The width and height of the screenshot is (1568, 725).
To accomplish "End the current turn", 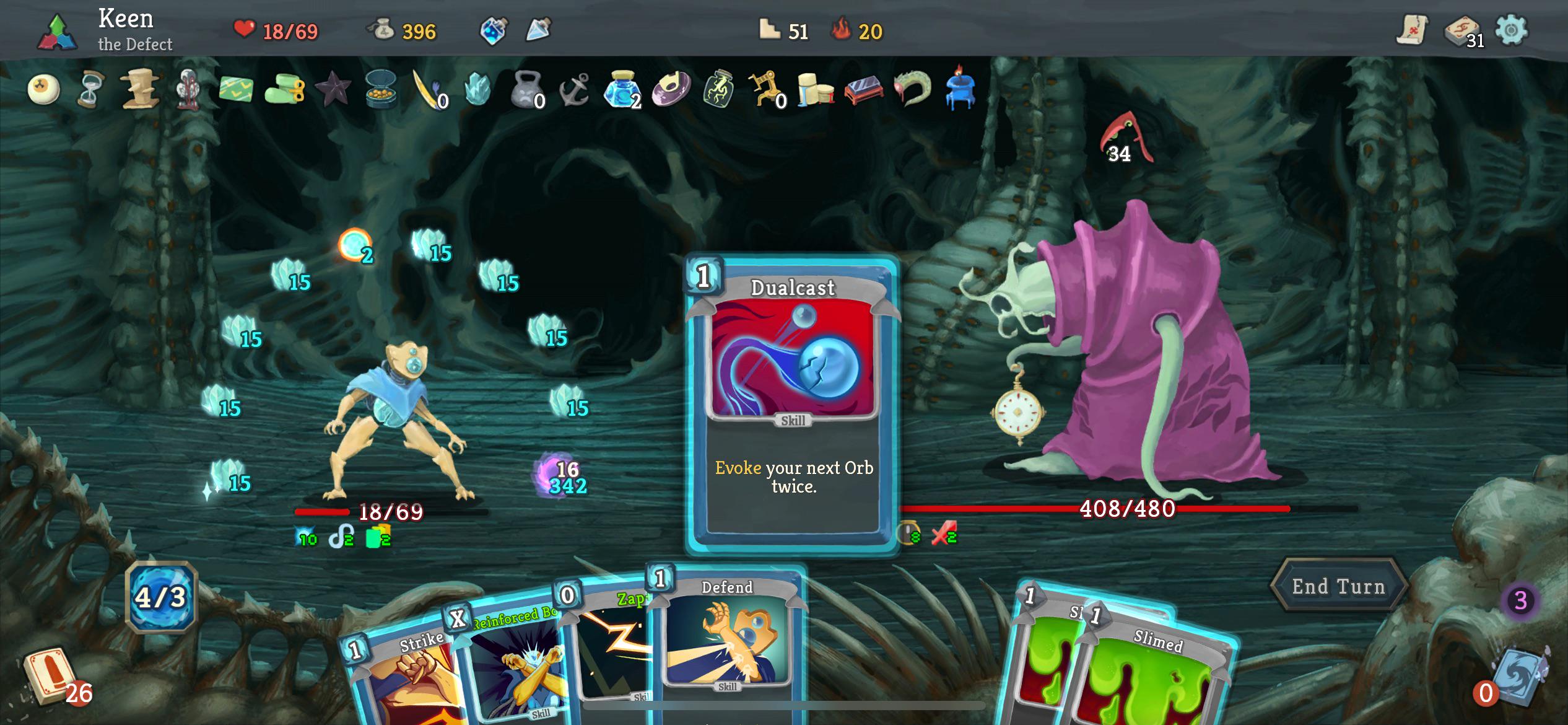I will point(1338,586).
